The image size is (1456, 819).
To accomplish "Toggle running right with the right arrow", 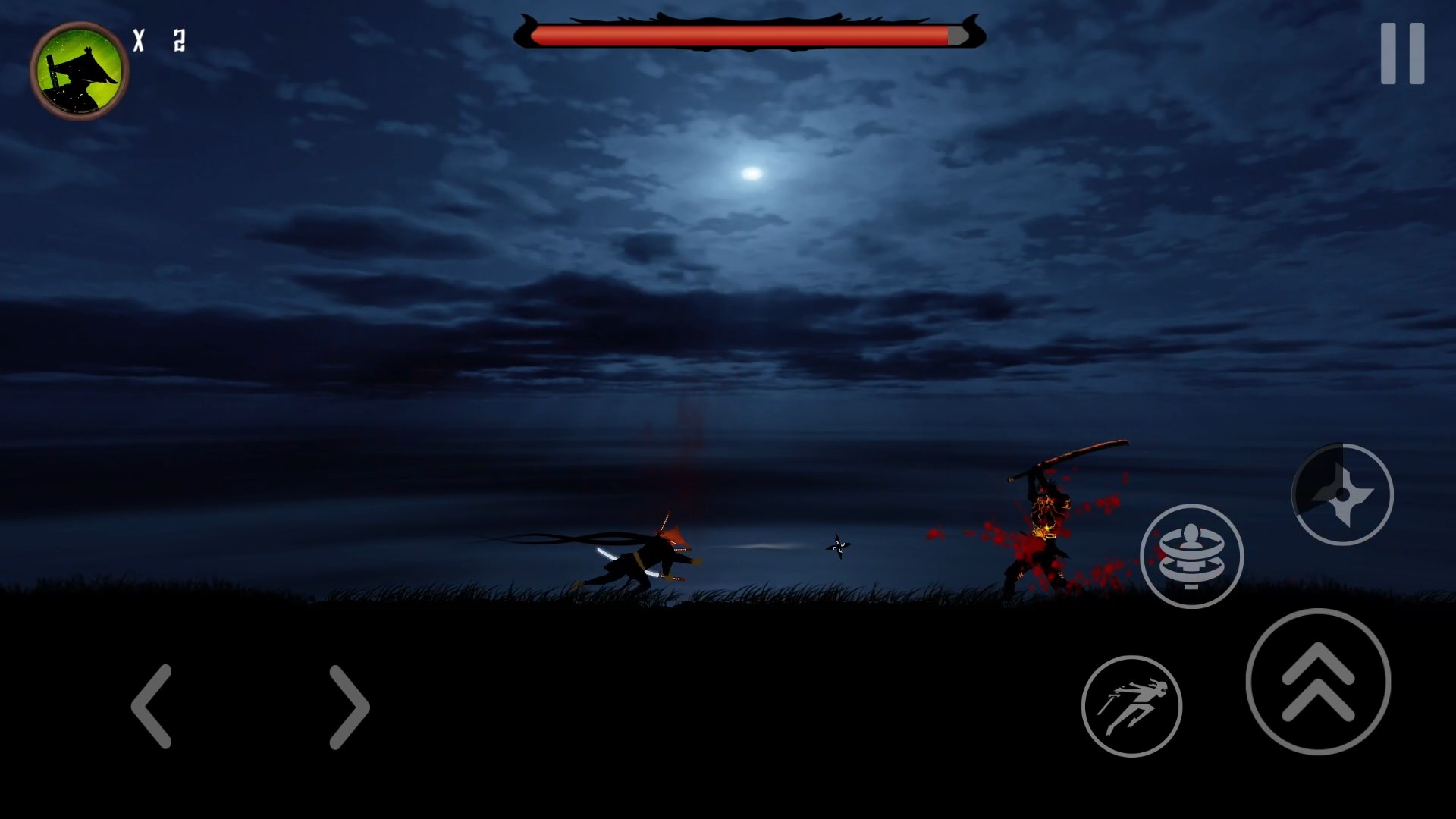I will (x=349, y=705).
